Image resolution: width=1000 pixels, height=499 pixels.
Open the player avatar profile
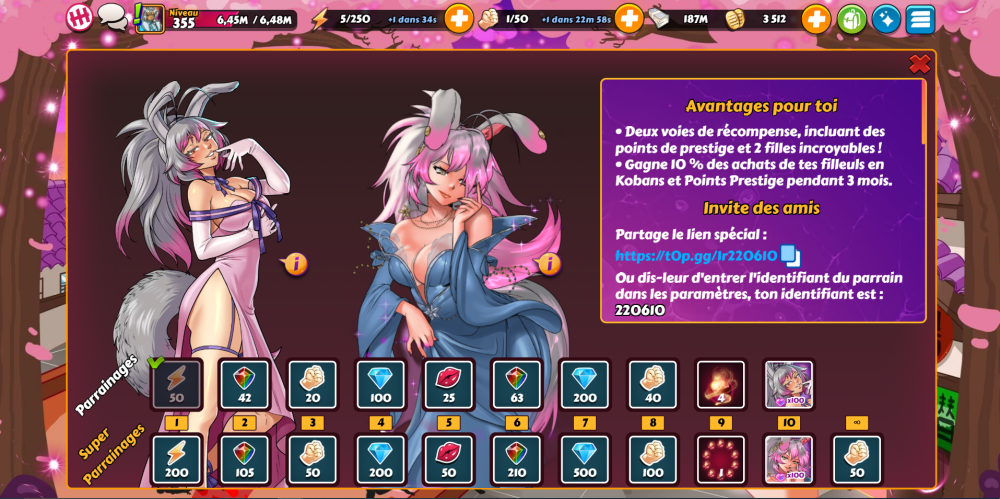(x=150, y=18)
